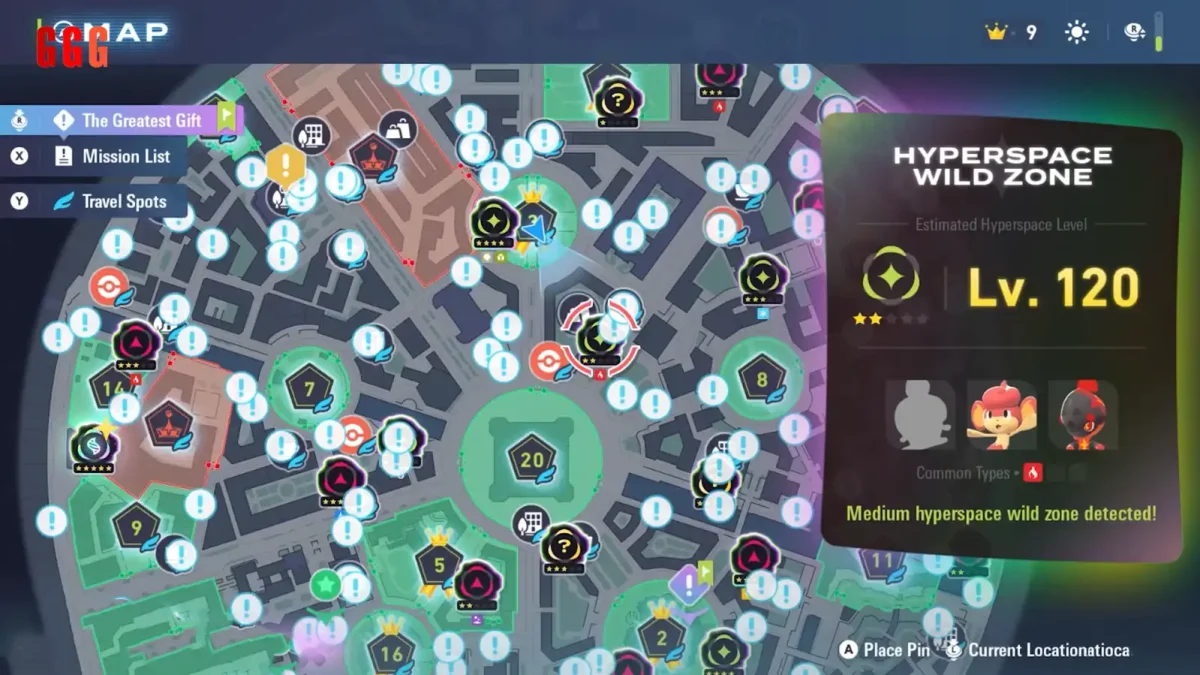Select the purple diamond exclamation marker
The height and width of the screenshot is (675, 1200).
click(x=687, y=583)
